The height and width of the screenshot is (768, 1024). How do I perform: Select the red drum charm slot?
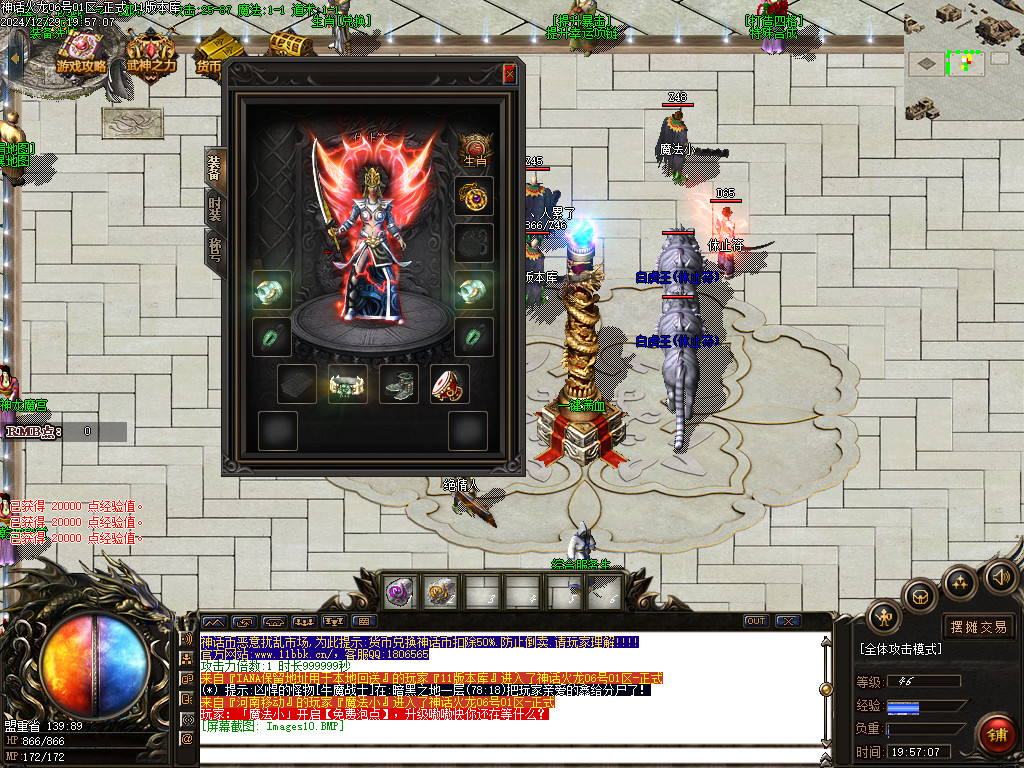coord(449,384)
